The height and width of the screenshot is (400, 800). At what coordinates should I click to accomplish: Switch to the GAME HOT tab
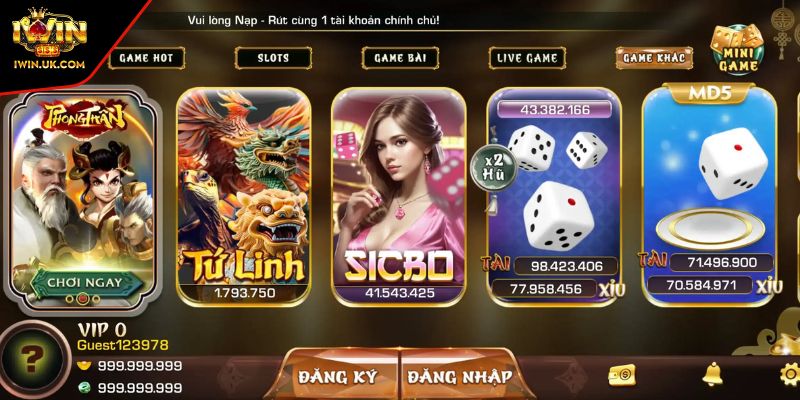146,58
